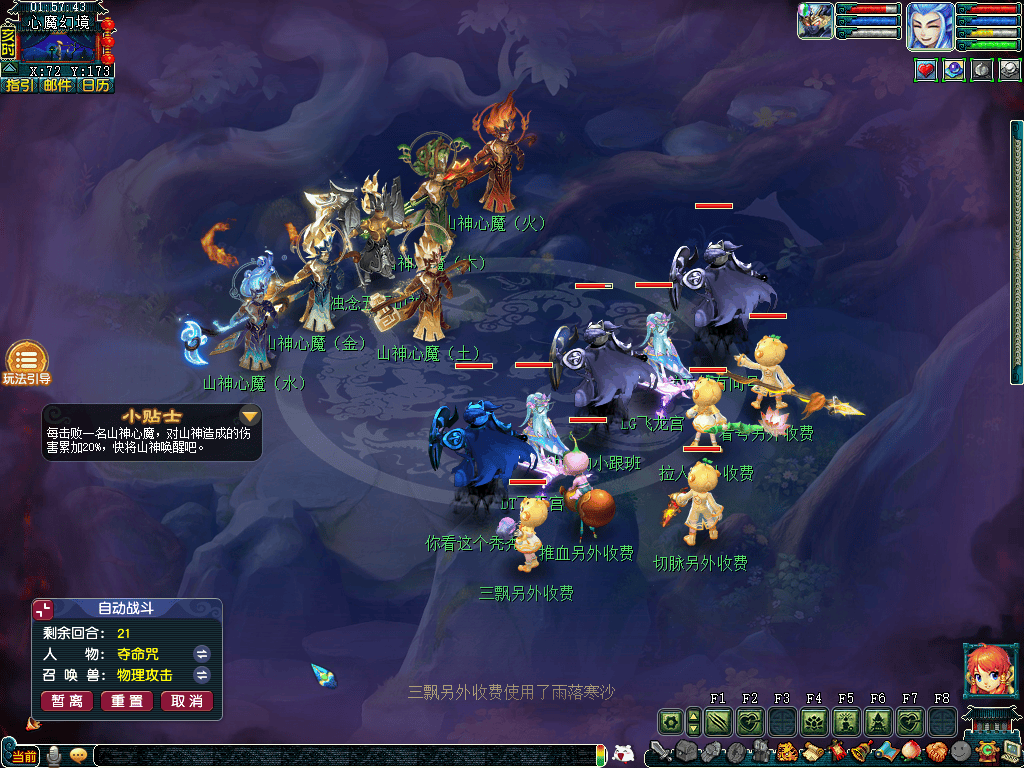The image size is (1024, 768).
Task: Open the 日历 calendar tab
Action: pos(95,86)
